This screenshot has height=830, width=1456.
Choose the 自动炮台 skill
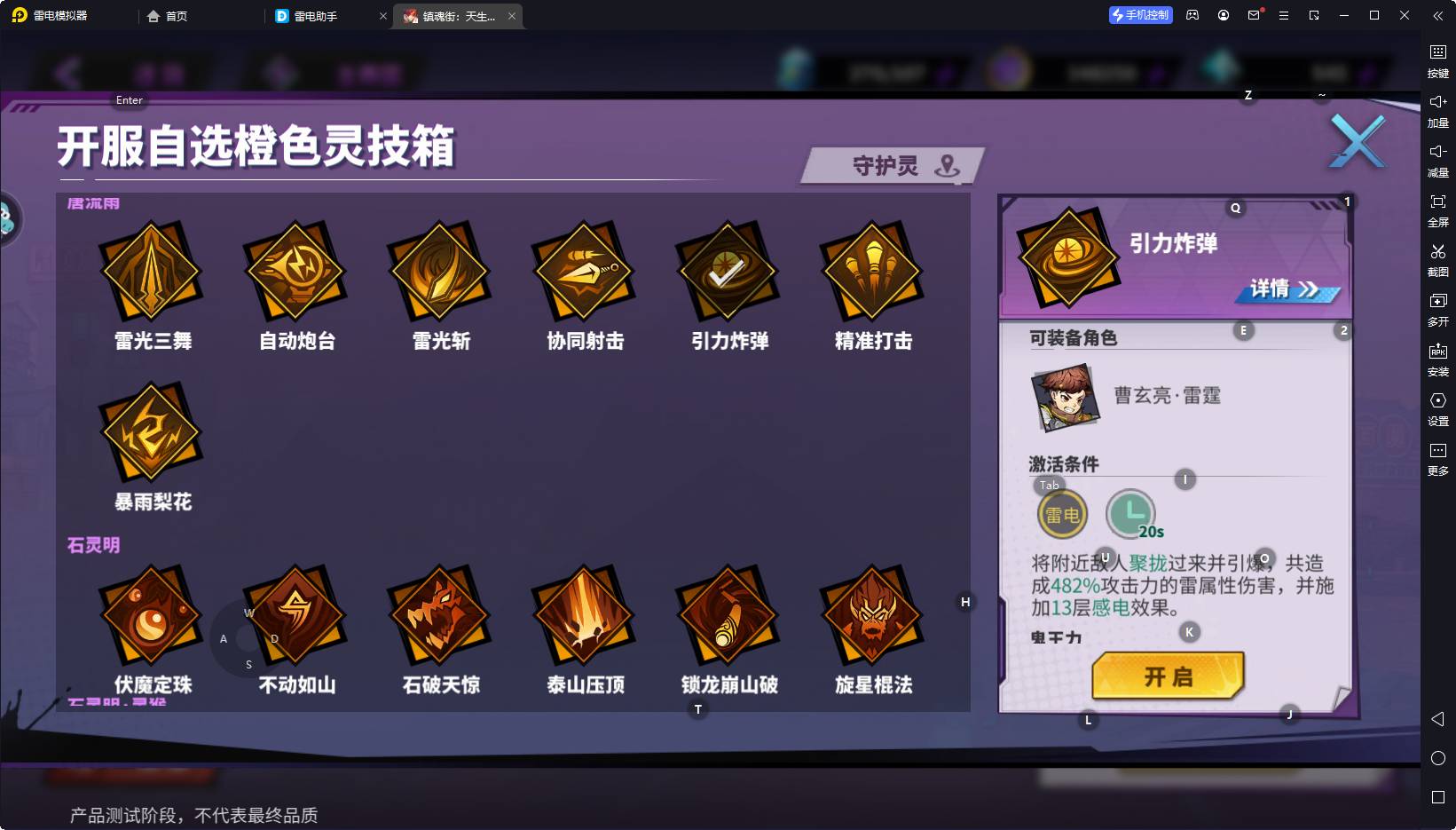(x=295, y=271)
